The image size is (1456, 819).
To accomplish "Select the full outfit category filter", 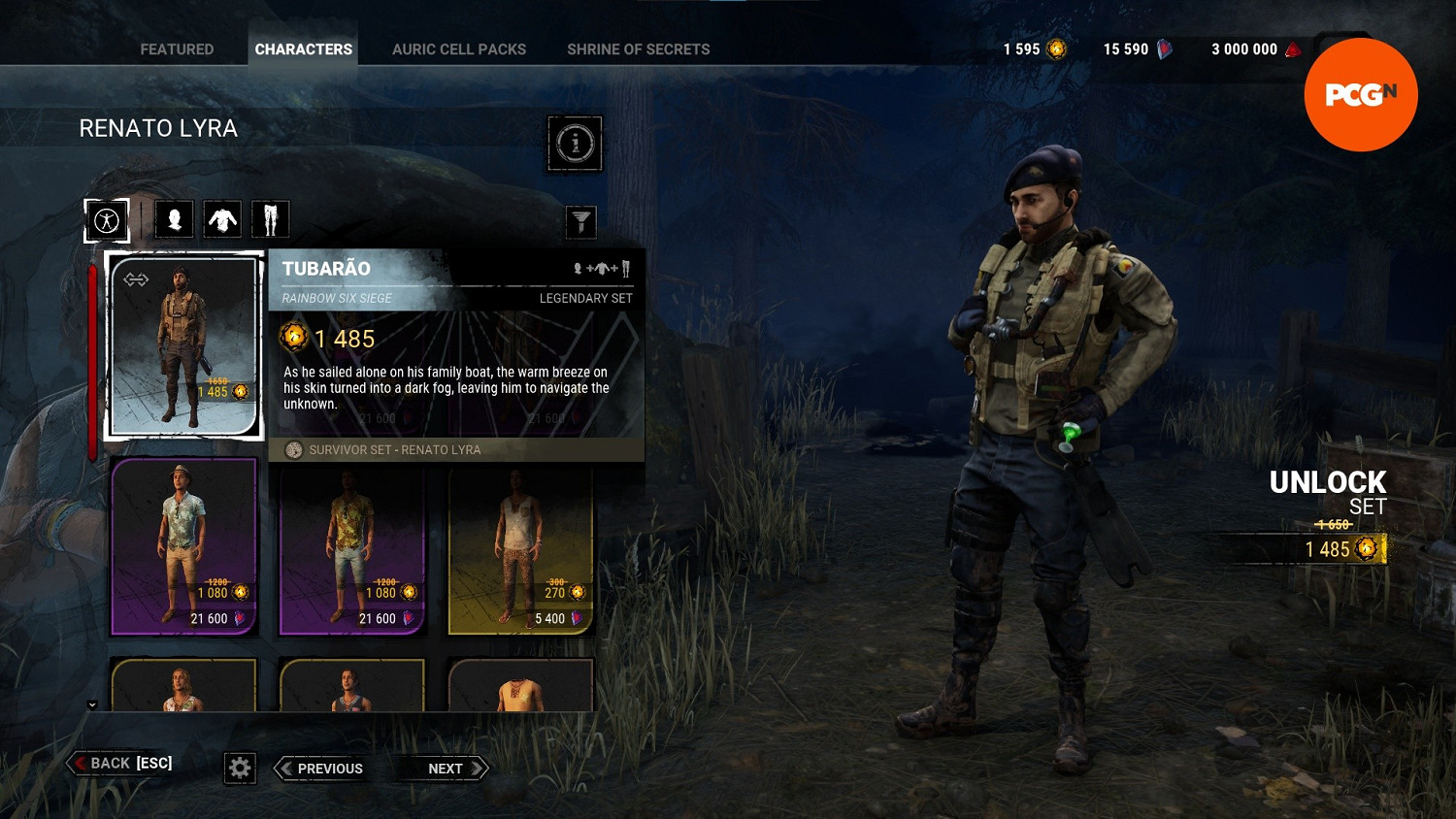I will [107, 220].
